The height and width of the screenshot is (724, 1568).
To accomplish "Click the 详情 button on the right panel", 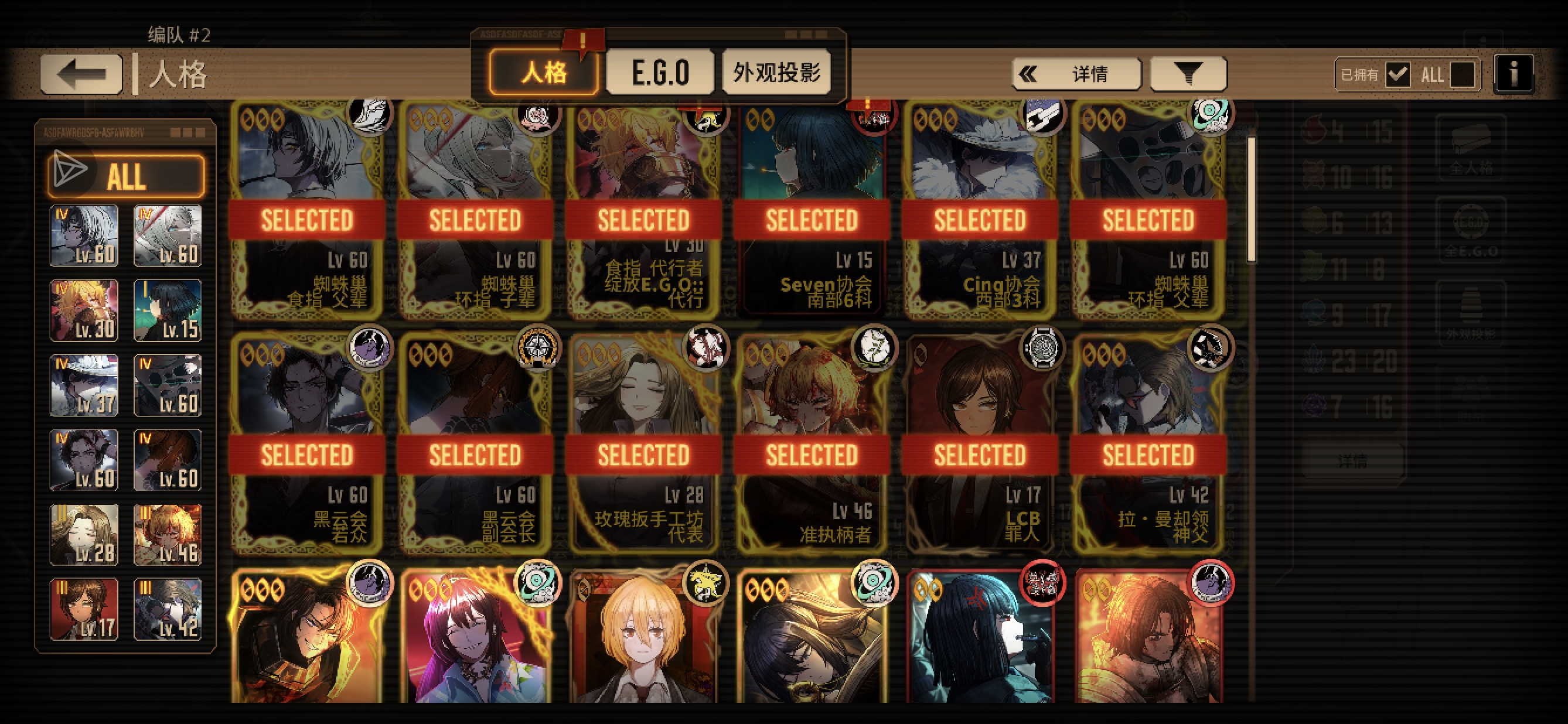I will point(1352,461).
